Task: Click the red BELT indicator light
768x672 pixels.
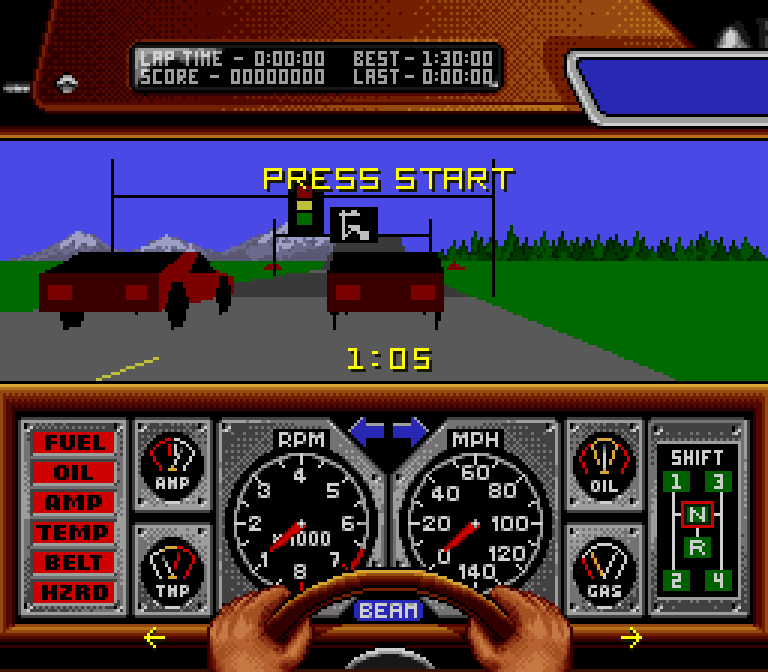Action: point(73,562)
